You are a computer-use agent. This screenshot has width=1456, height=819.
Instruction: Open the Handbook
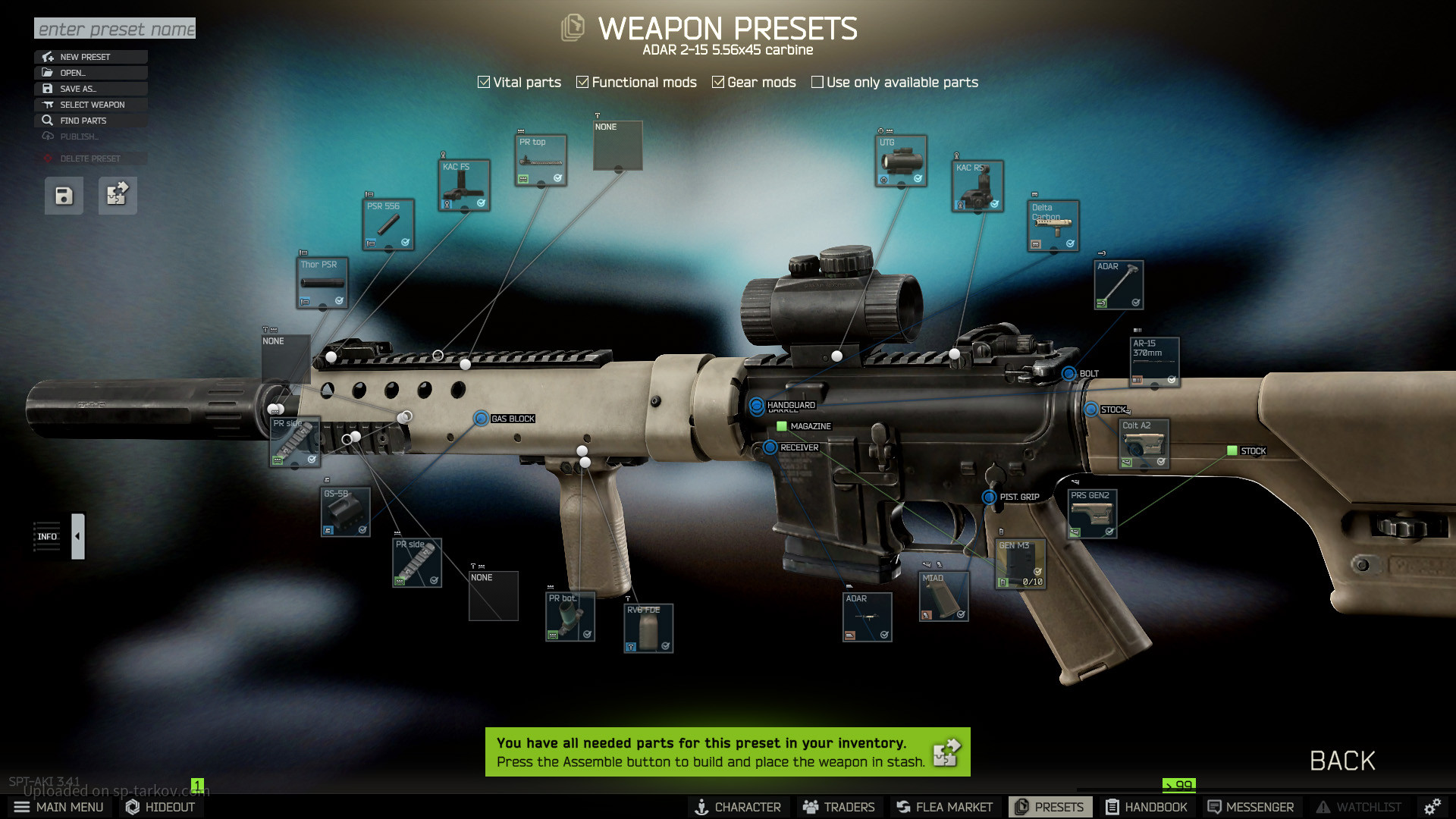pos(1146,807)
